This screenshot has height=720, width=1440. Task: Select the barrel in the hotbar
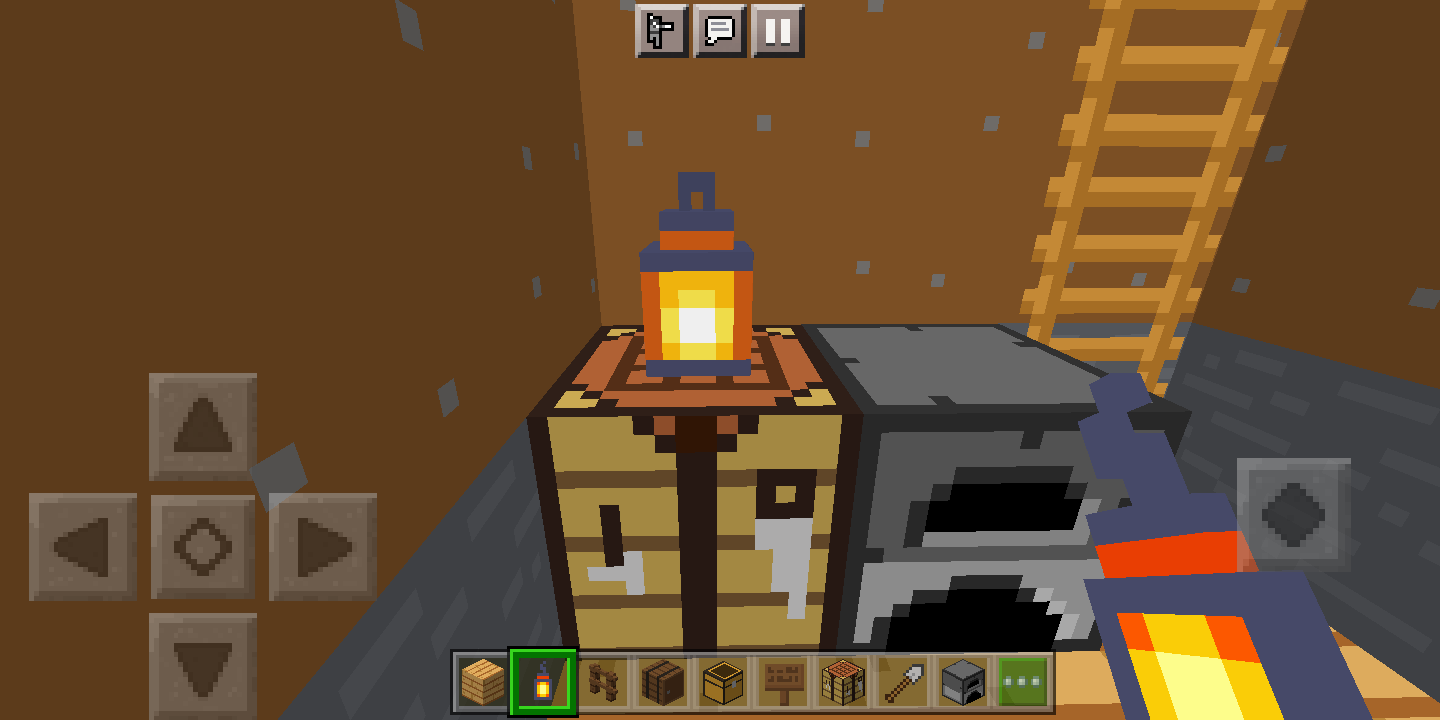(x=664, y=683)
